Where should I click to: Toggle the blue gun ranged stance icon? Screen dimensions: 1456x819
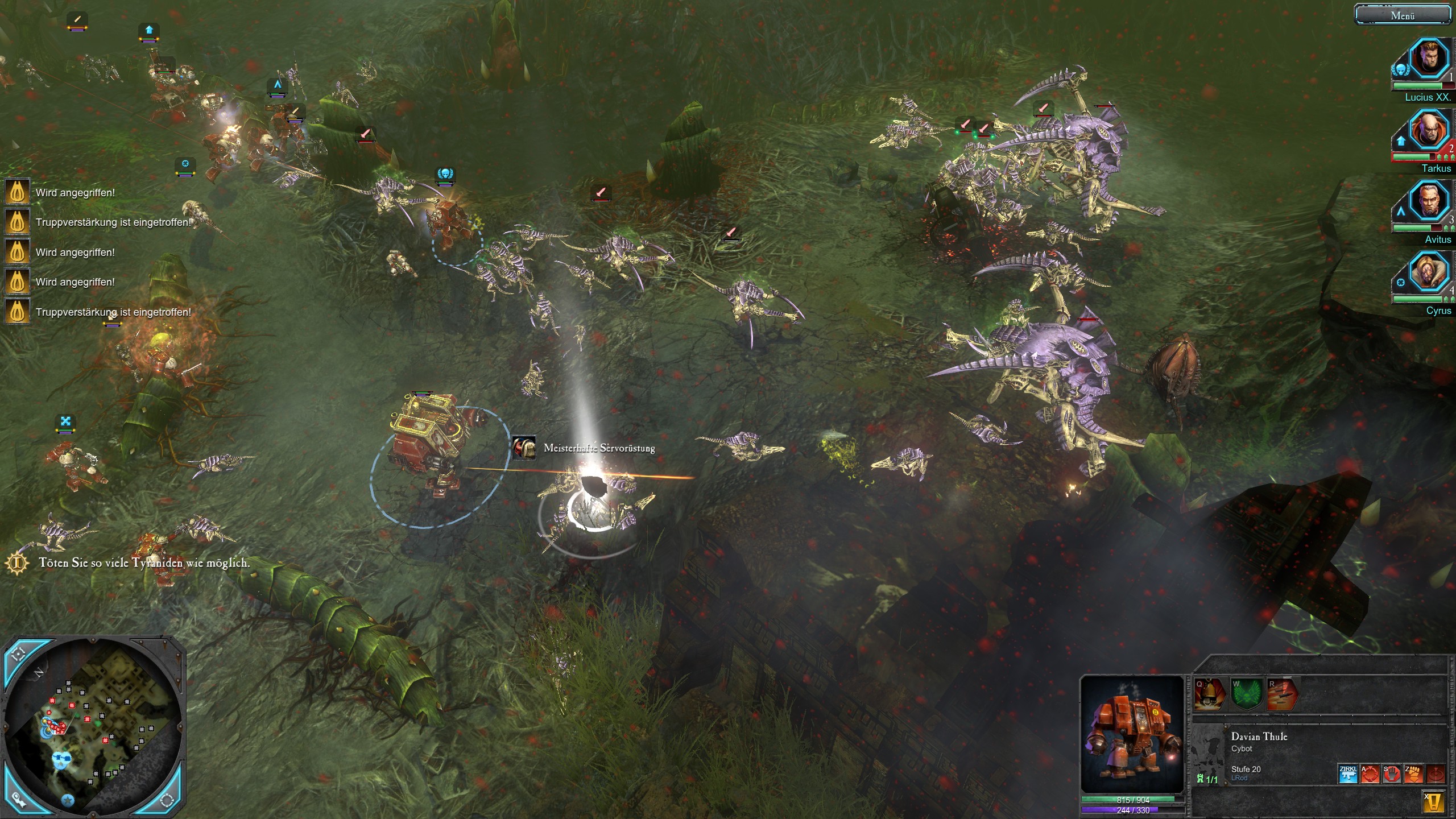[x=1348, y=773]
